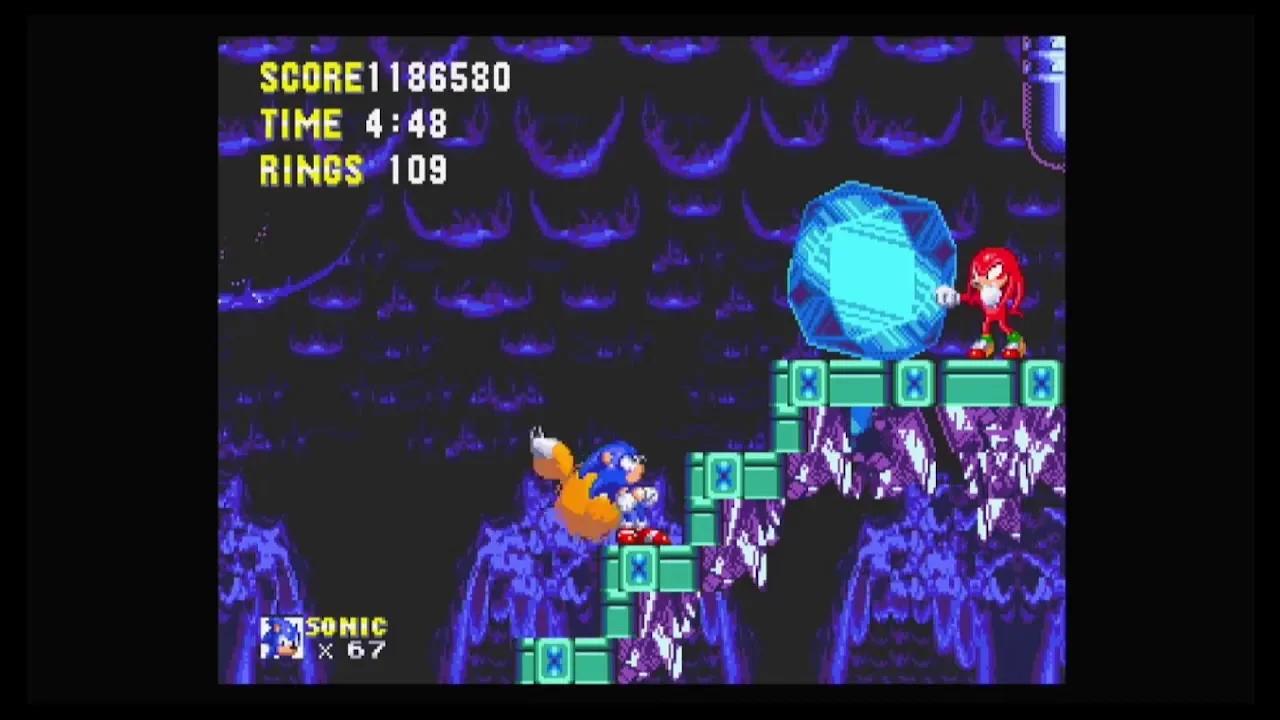
Task: Select the Knuckles sprite on the ledge
Action: click(x=995, y=300)
